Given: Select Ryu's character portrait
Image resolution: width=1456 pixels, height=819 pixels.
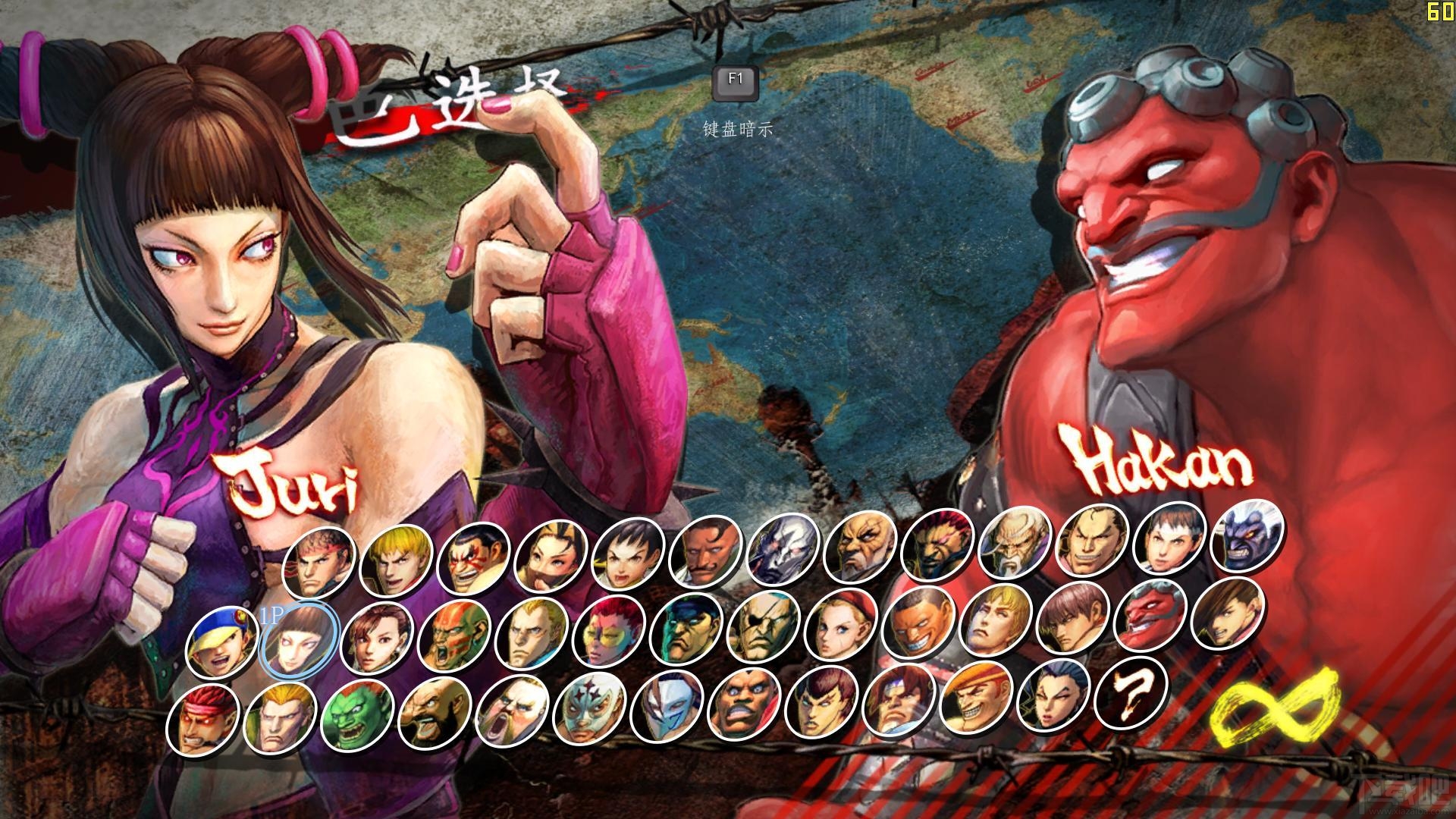Looking at the screenshot, I should coord(319,563).
